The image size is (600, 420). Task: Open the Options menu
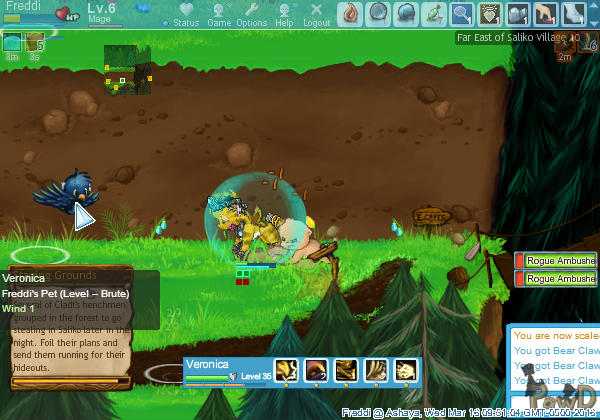point(251,14)
